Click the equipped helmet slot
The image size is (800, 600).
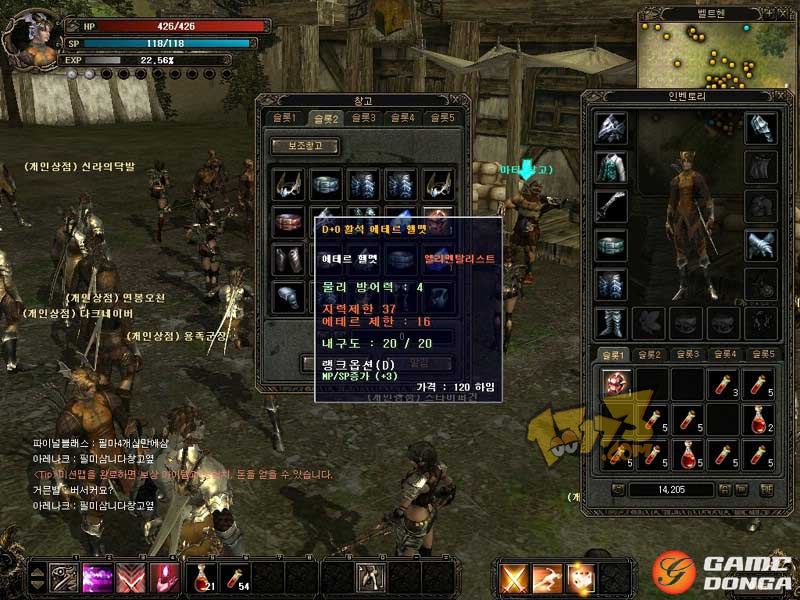(611, 127)
